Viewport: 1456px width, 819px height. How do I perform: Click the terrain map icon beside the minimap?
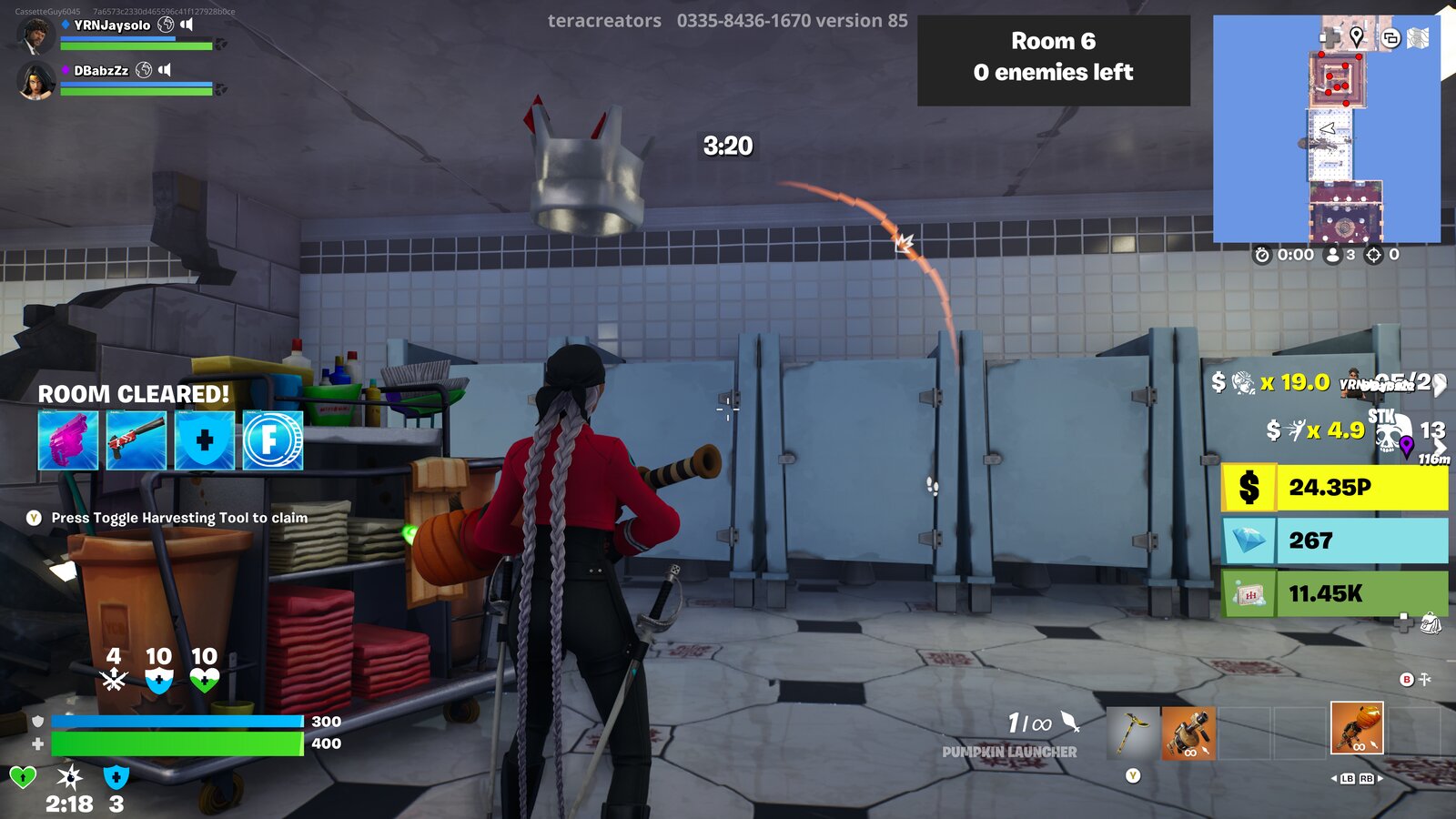1418,39
